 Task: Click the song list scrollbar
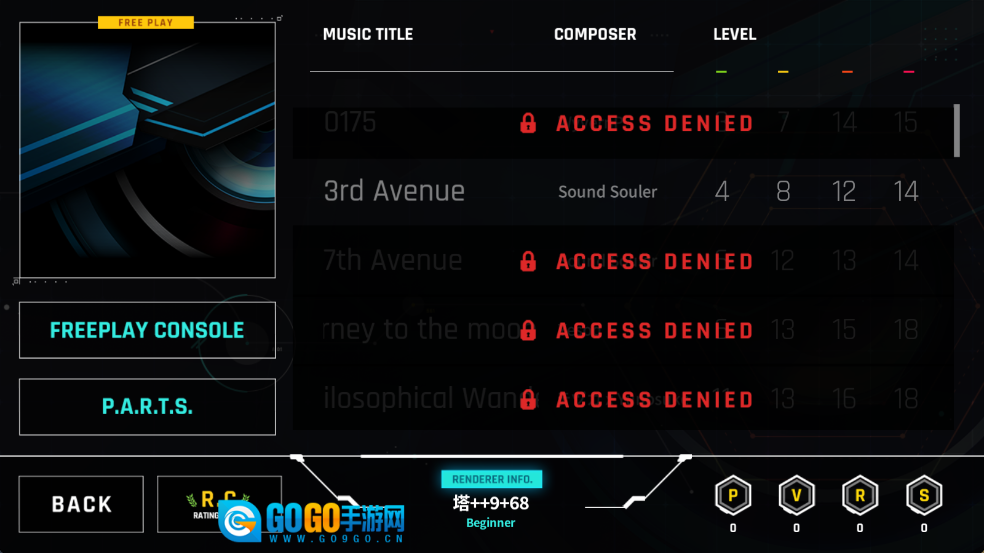(957, 130)
